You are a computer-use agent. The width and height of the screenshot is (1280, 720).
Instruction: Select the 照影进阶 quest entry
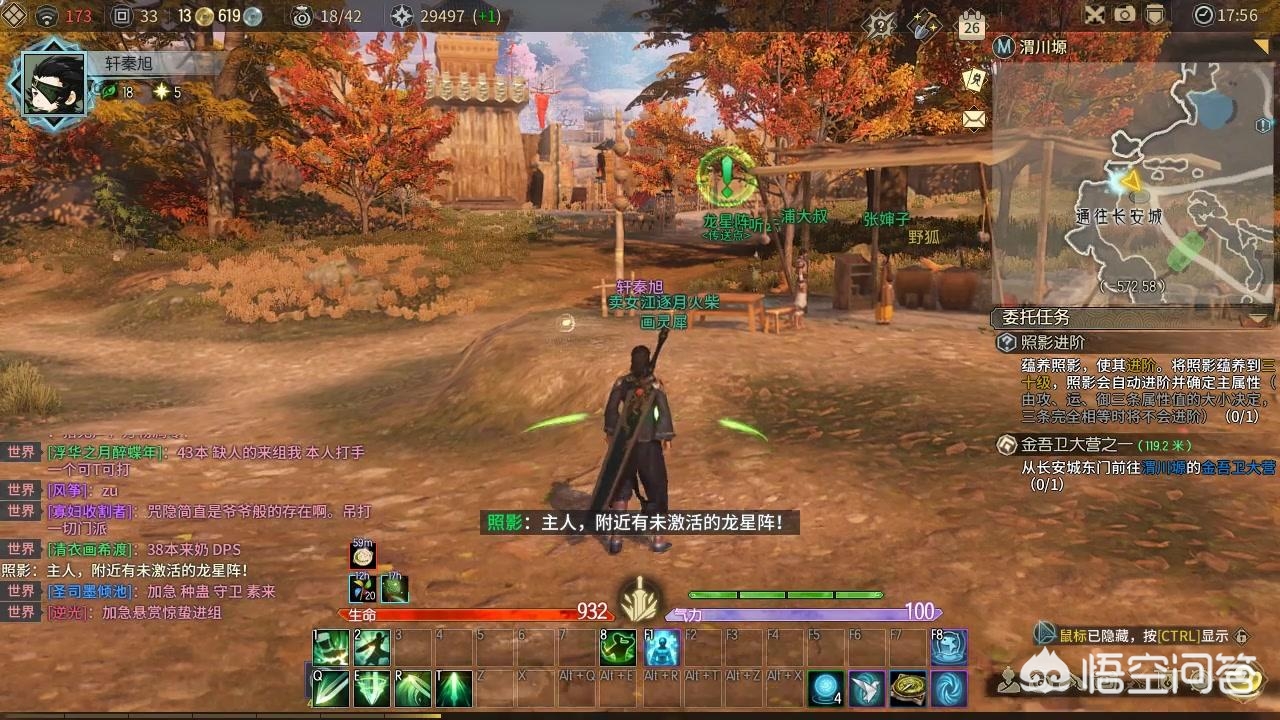1055,343
